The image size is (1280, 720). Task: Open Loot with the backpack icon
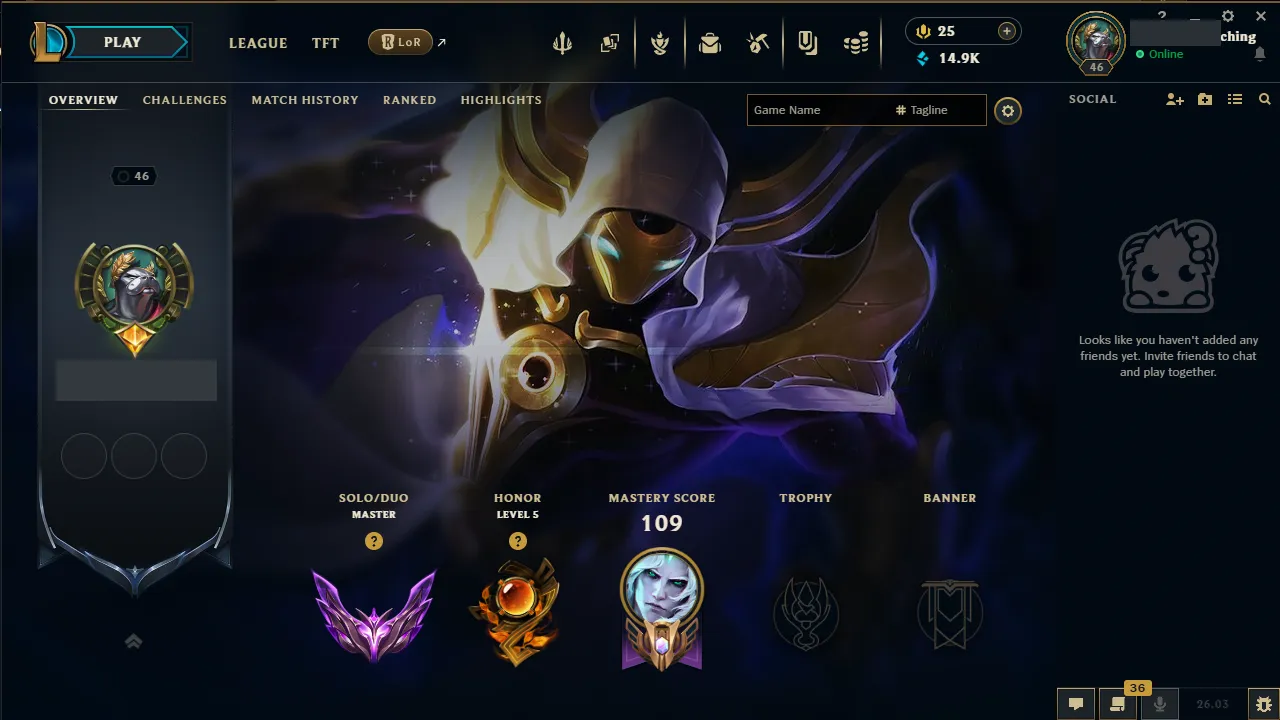coord(710,42)
